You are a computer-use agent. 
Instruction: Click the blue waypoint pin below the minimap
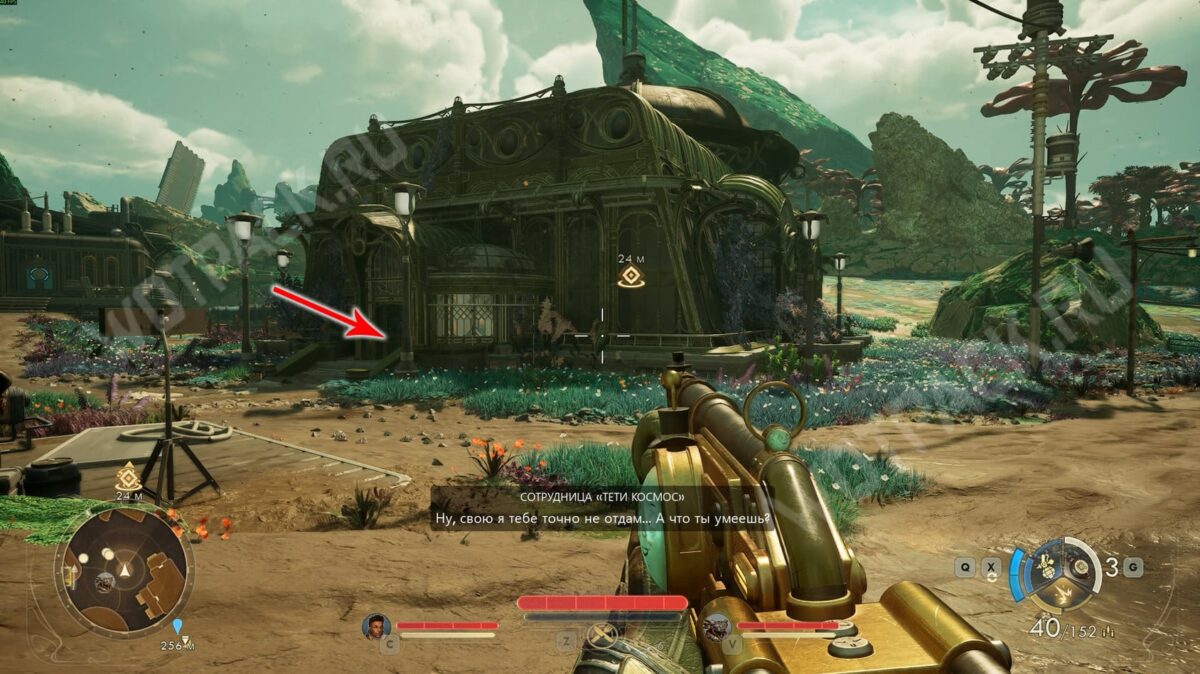coord(178,627)
